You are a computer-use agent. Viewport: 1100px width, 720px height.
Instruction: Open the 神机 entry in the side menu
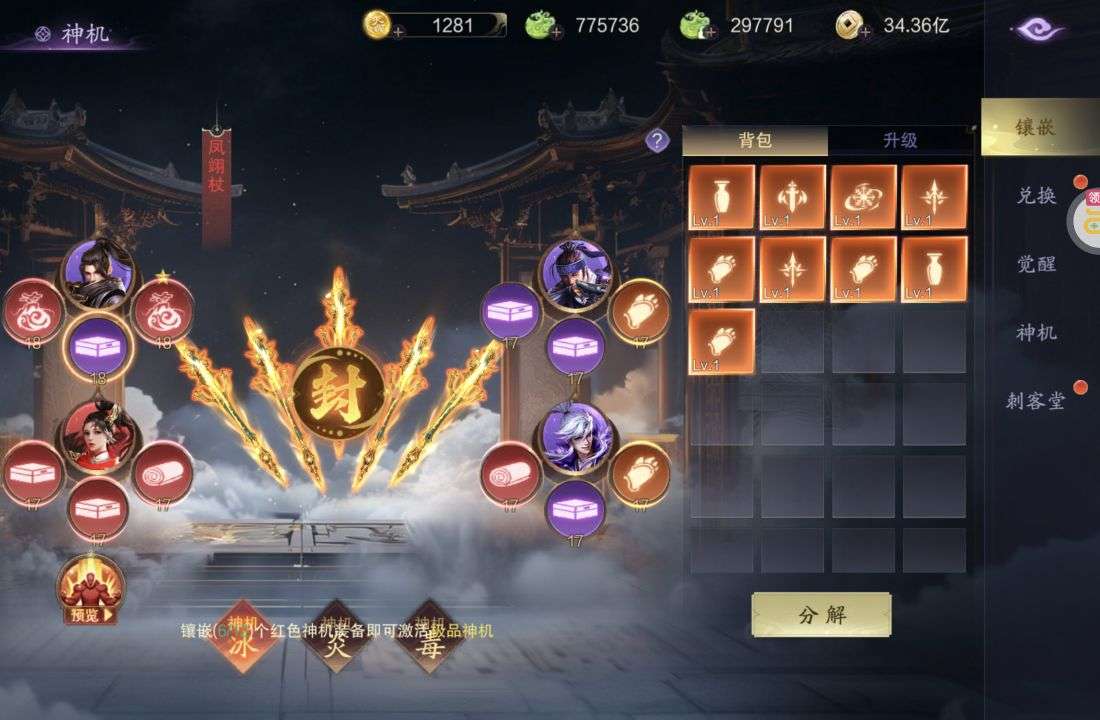[x=1037, y=333]
